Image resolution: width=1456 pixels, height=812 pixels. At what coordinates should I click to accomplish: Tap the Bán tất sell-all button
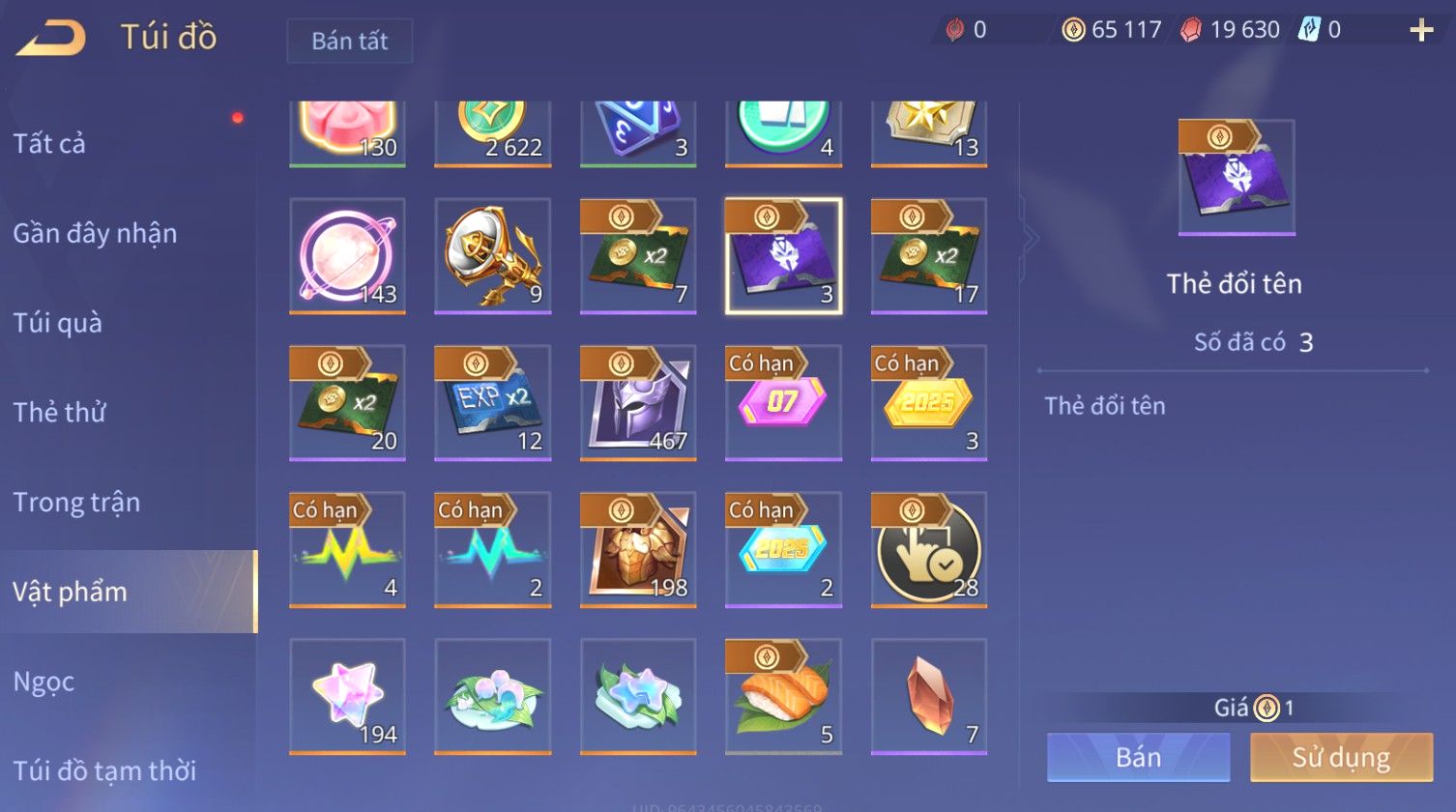349,41
